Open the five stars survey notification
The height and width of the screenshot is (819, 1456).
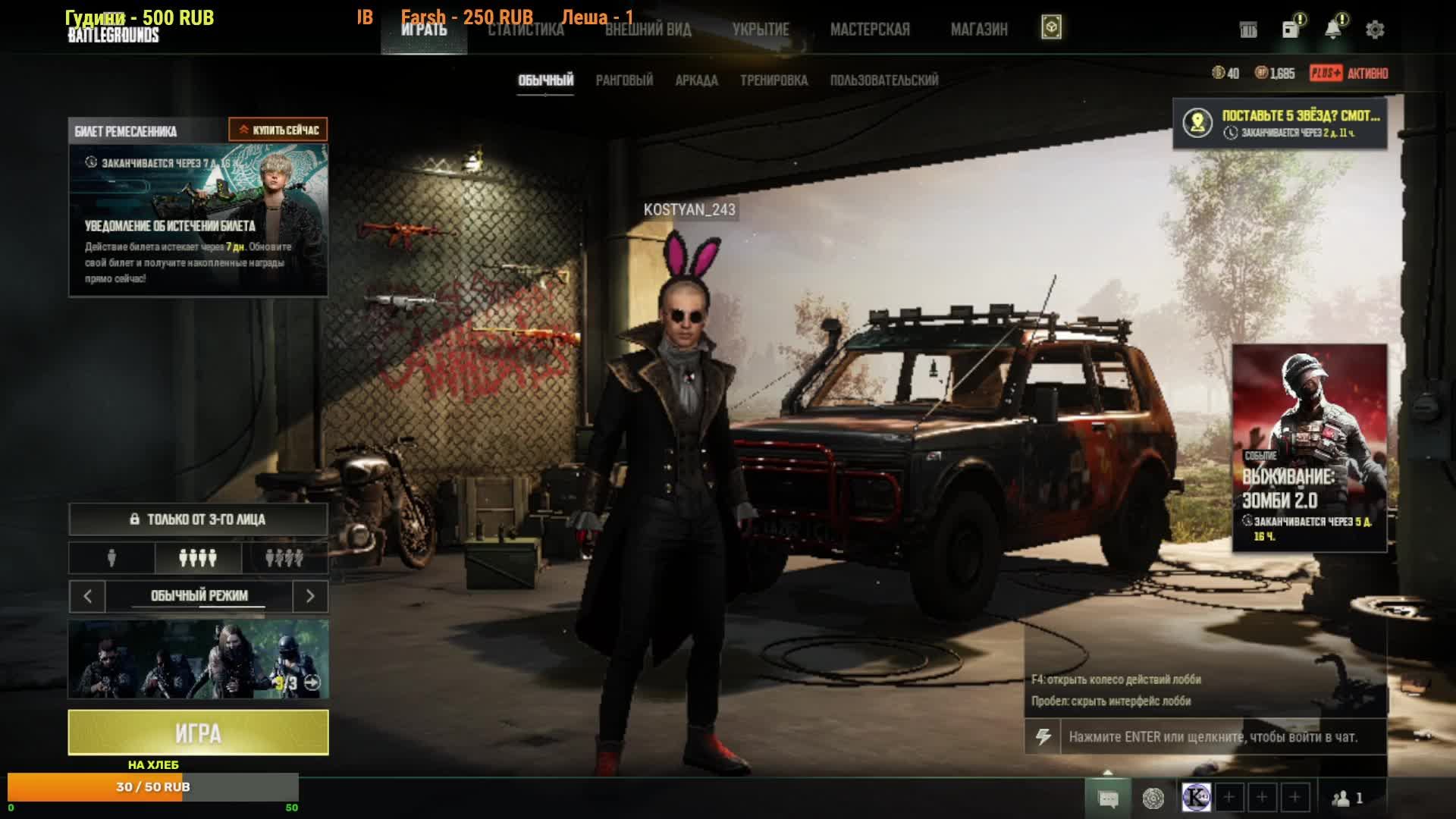pos(1280,123)
